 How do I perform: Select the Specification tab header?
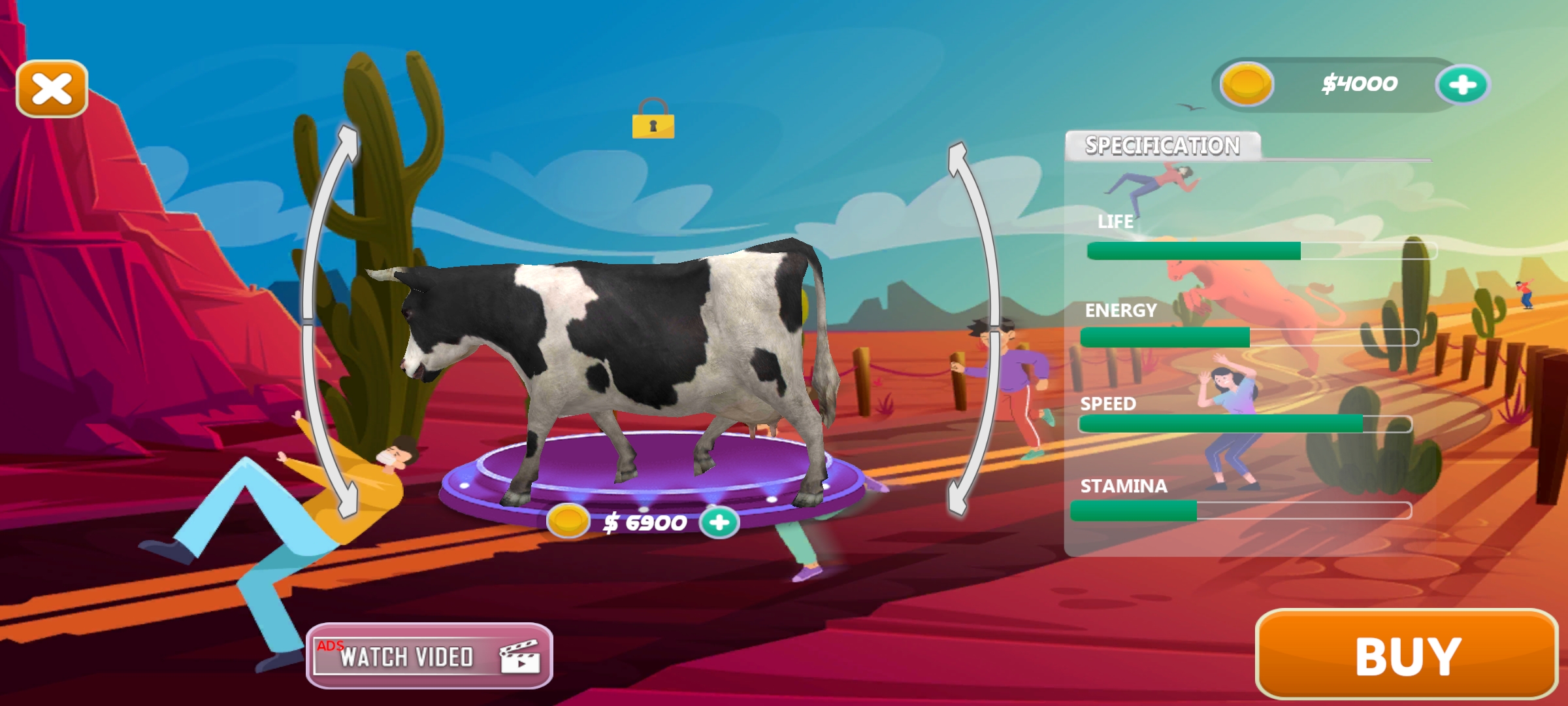coord(1162,145)
